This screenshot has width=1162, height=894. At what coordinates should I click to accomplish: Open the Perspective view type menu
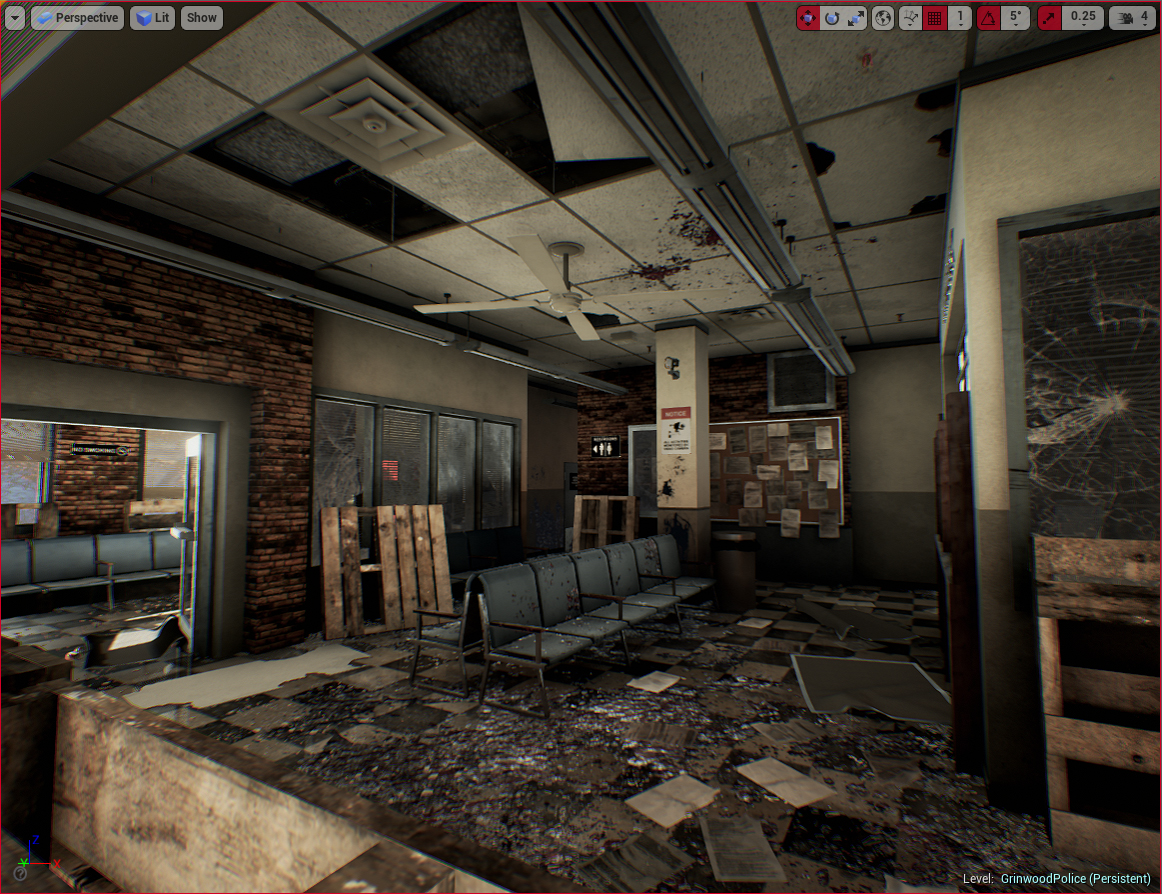point(77,17)
